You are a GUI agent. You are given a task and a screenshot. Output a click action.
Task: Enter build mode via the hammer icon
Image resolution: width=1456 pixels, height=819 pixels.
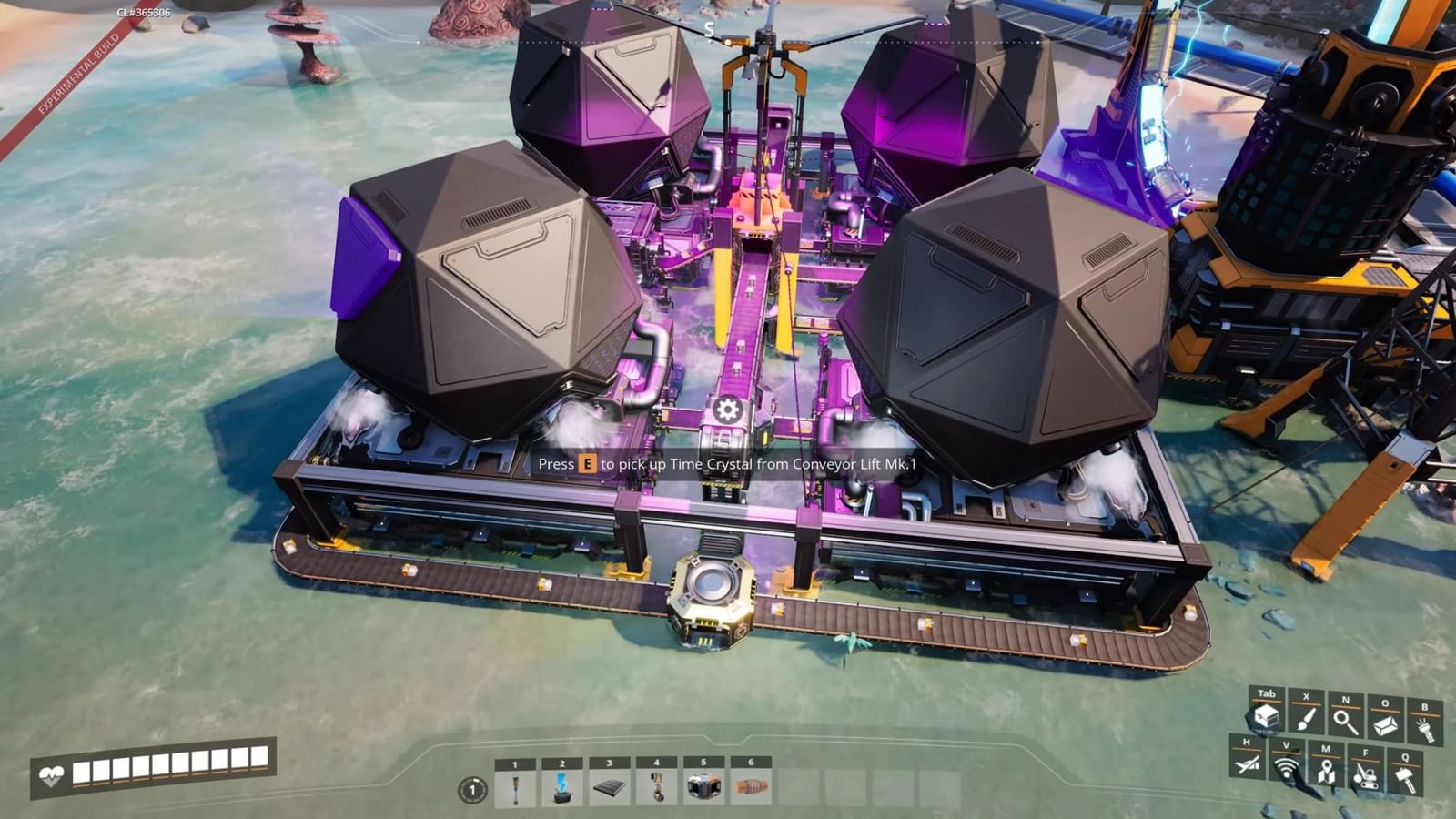[x=1404, y=776]
